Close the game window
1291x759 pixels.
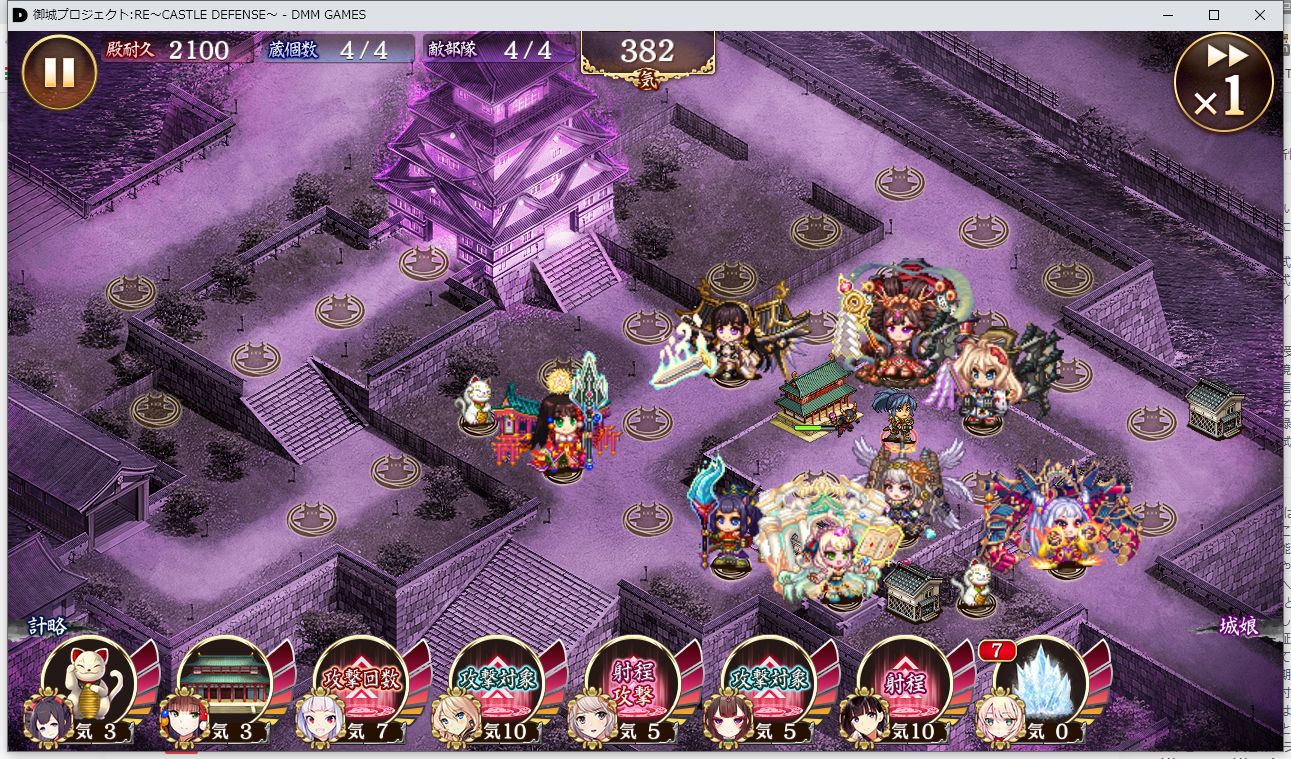(x=1260, y=15)
